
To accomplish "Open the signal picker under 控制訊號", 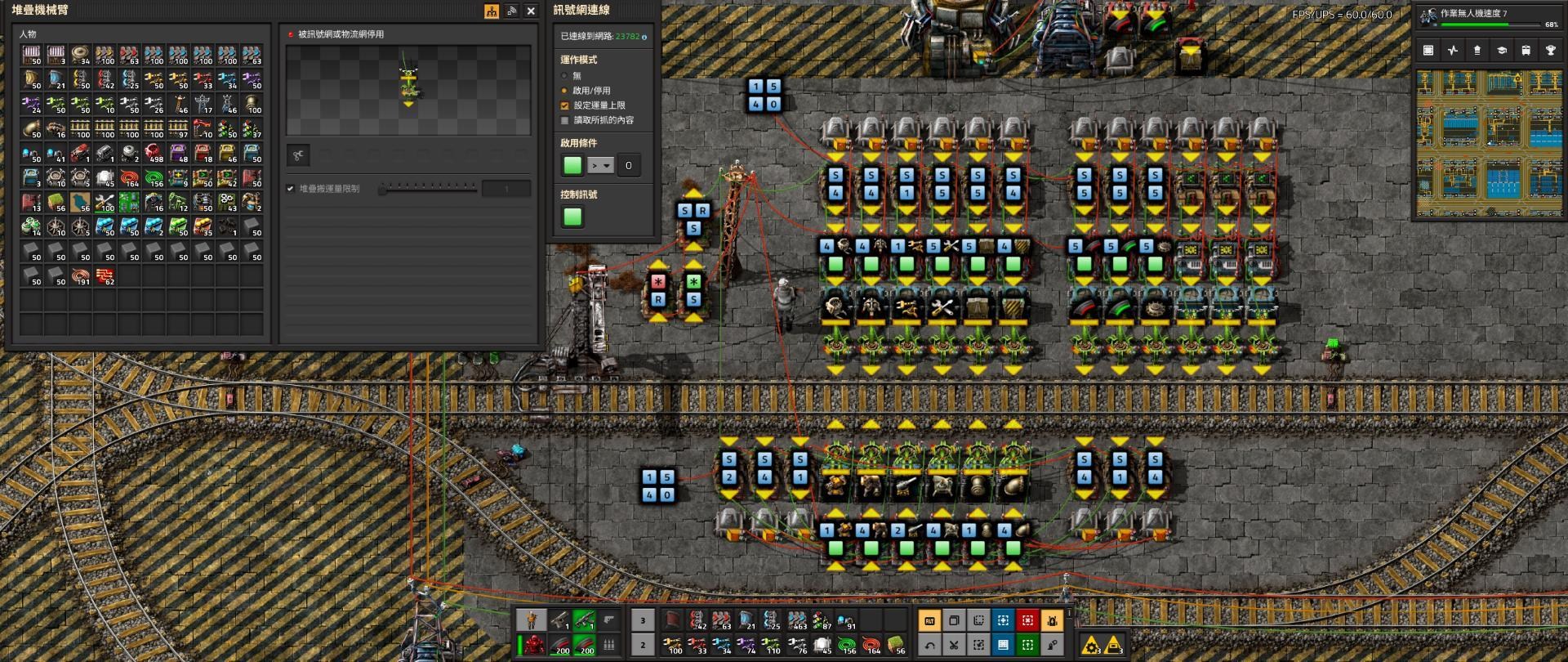I will (572, 216).
